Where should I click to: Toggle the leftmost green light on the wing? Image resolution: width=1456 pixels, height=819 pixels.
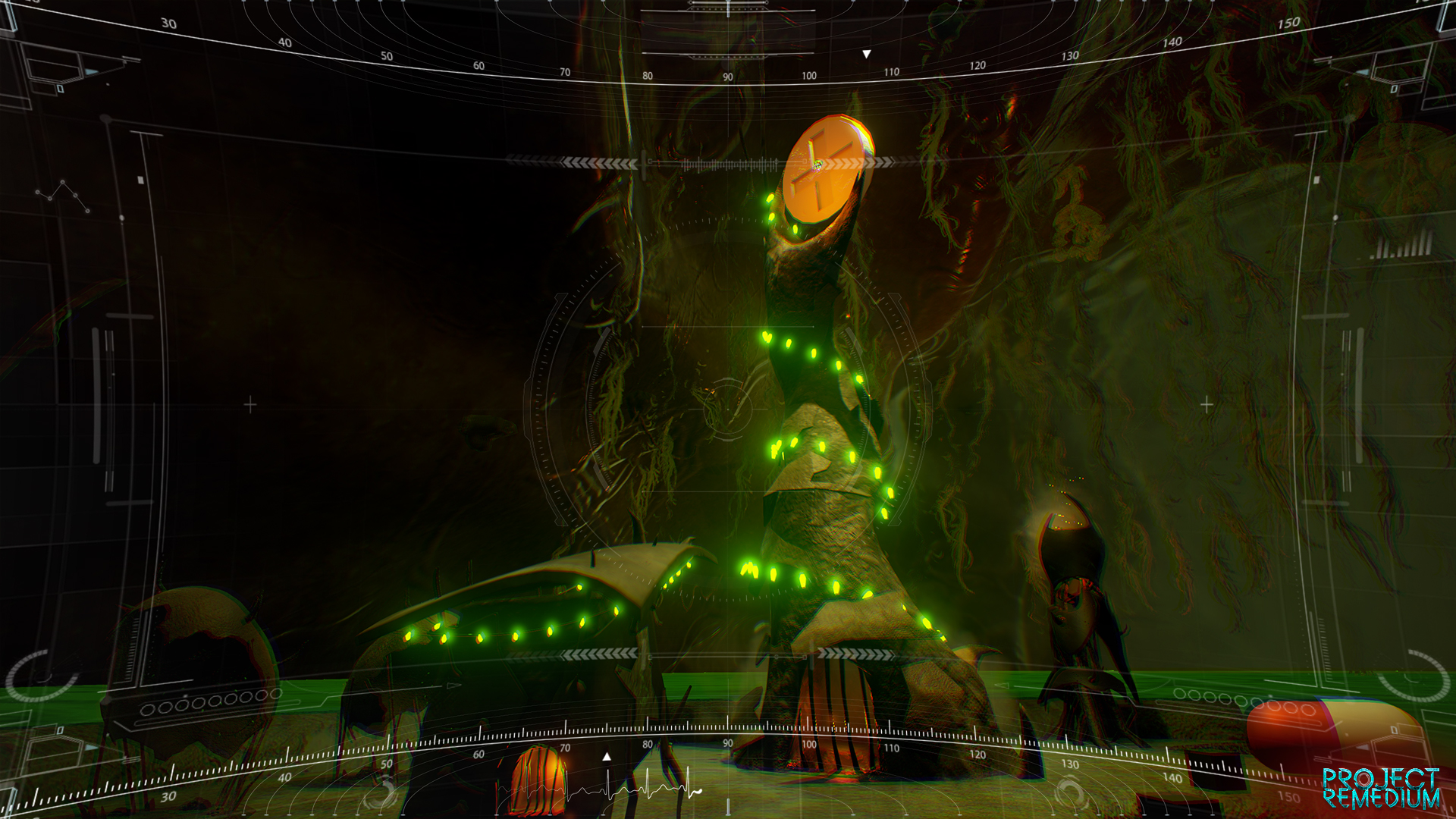409,637
